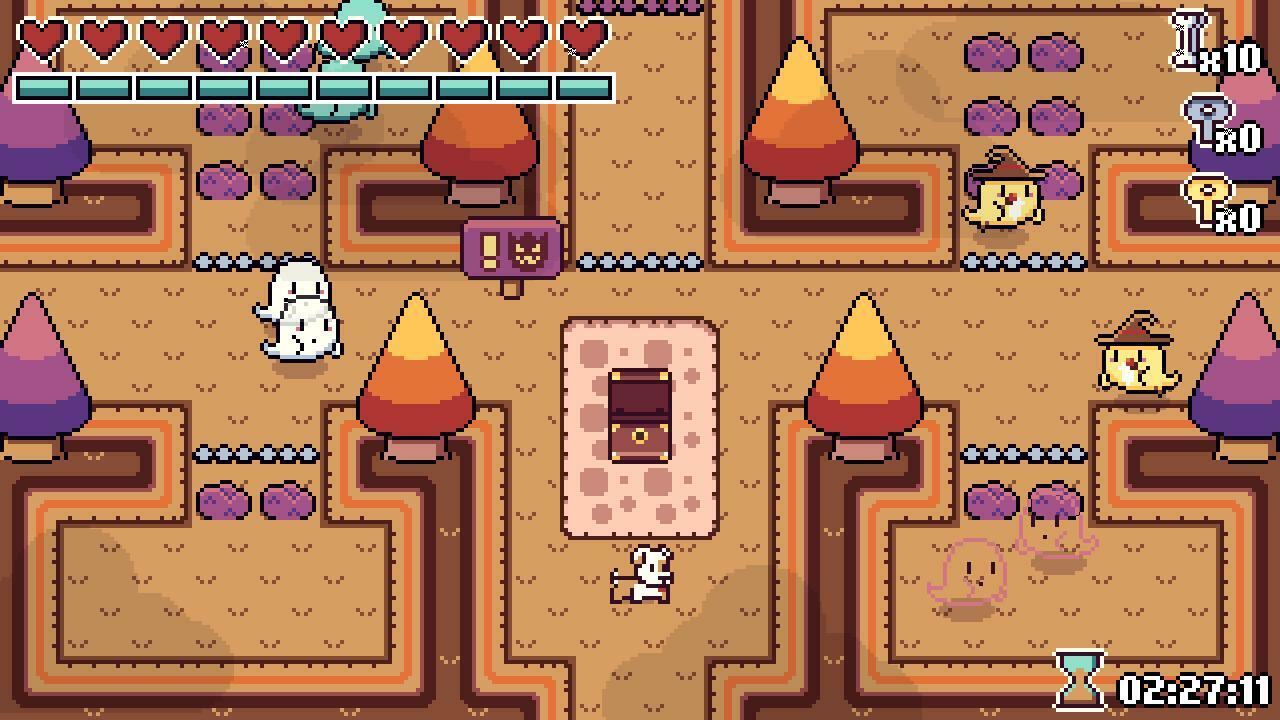1280x720 pixels.
Task: Click the pumpkin-faced warning signpost
Action: tap(510, 248)
